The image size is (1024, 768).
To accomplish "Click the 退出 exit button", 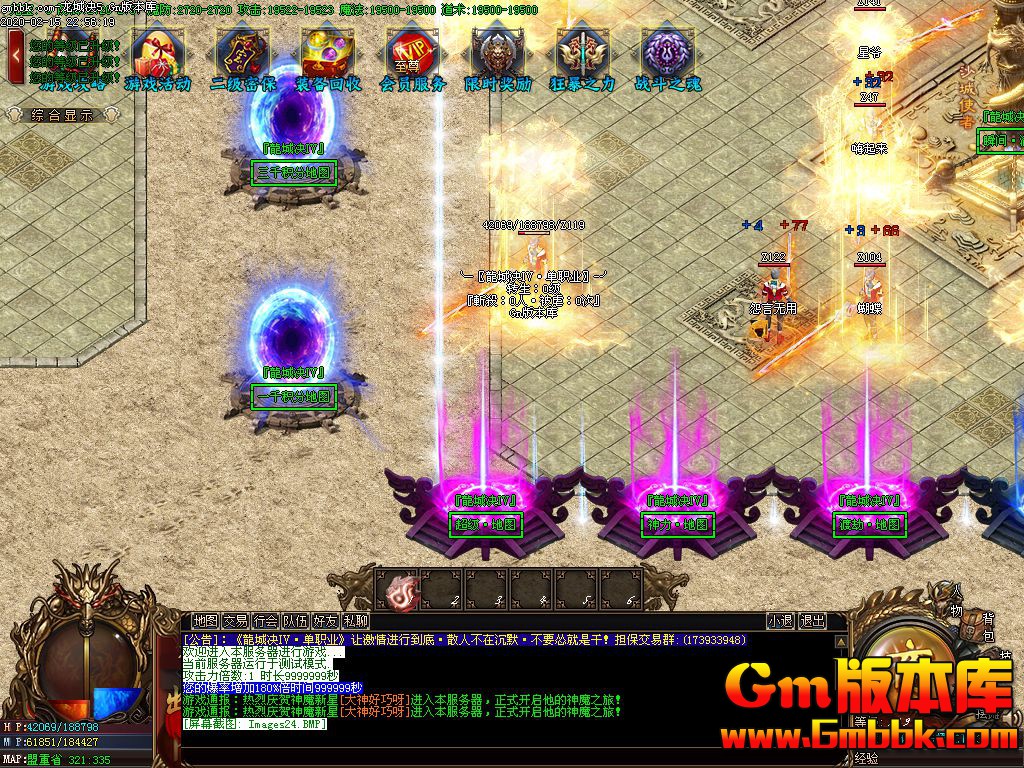I will coord(812,621).
